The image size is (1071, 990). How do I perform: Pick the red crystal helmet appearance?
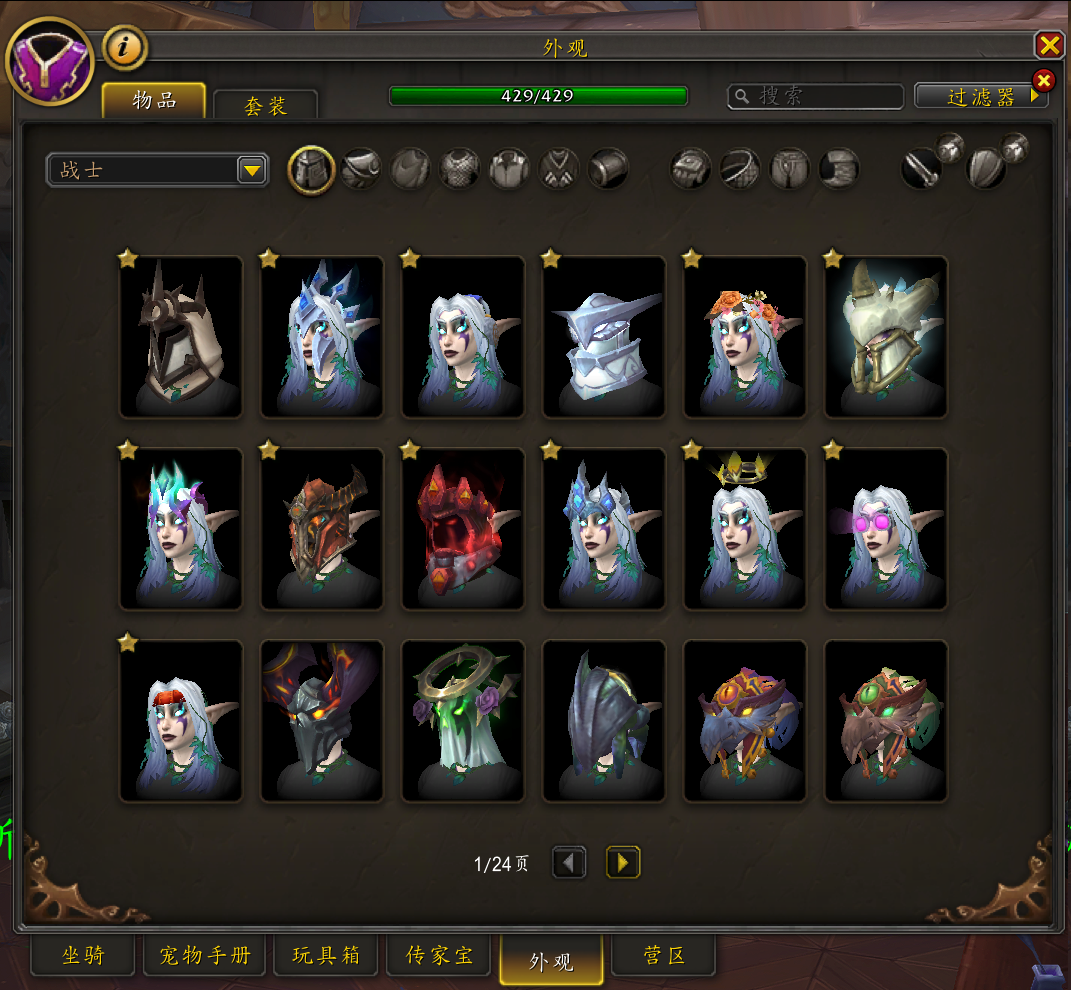463,529
